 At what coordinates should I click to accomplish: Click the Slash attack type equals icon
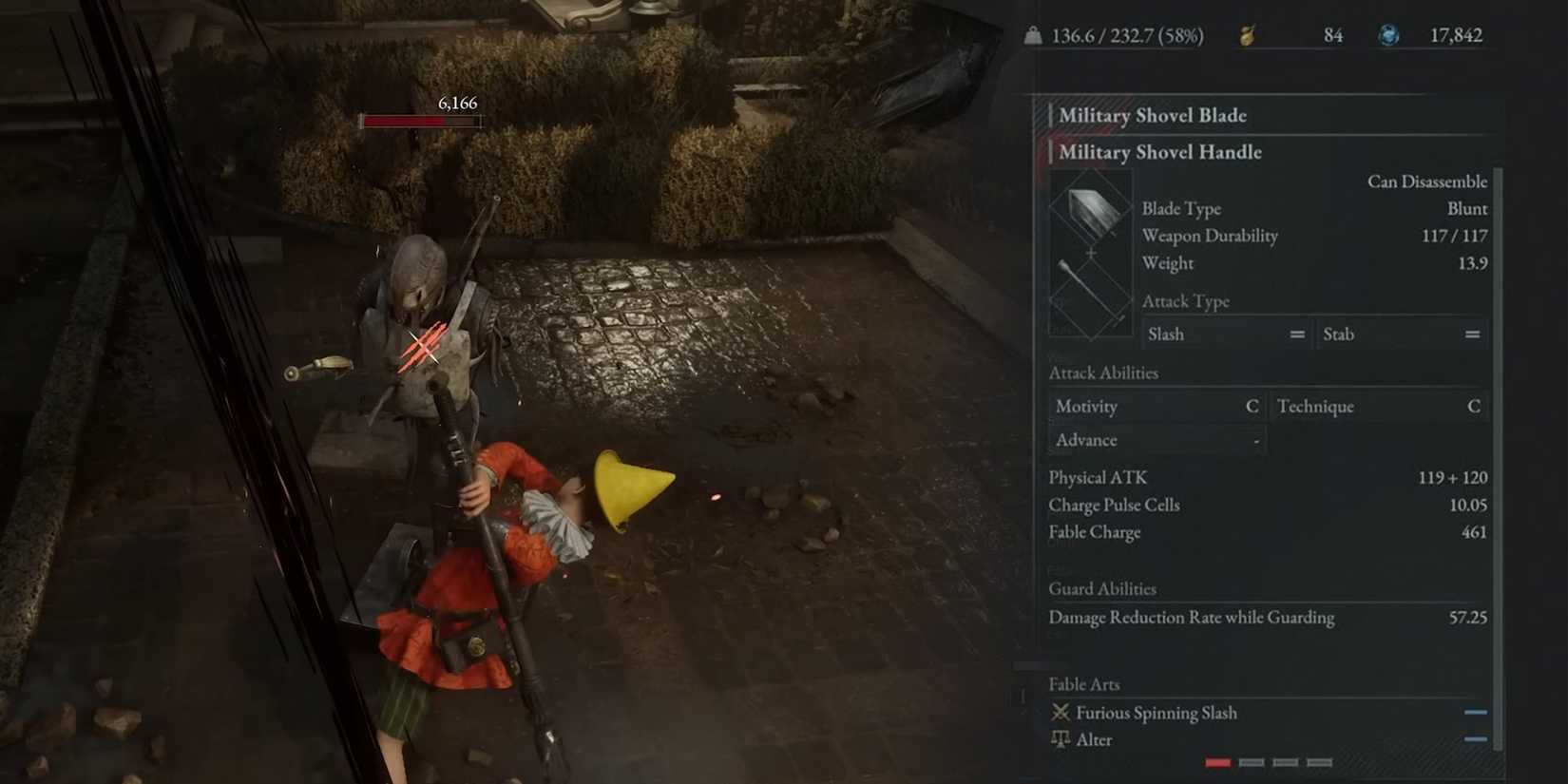(x=1296, y=334)
